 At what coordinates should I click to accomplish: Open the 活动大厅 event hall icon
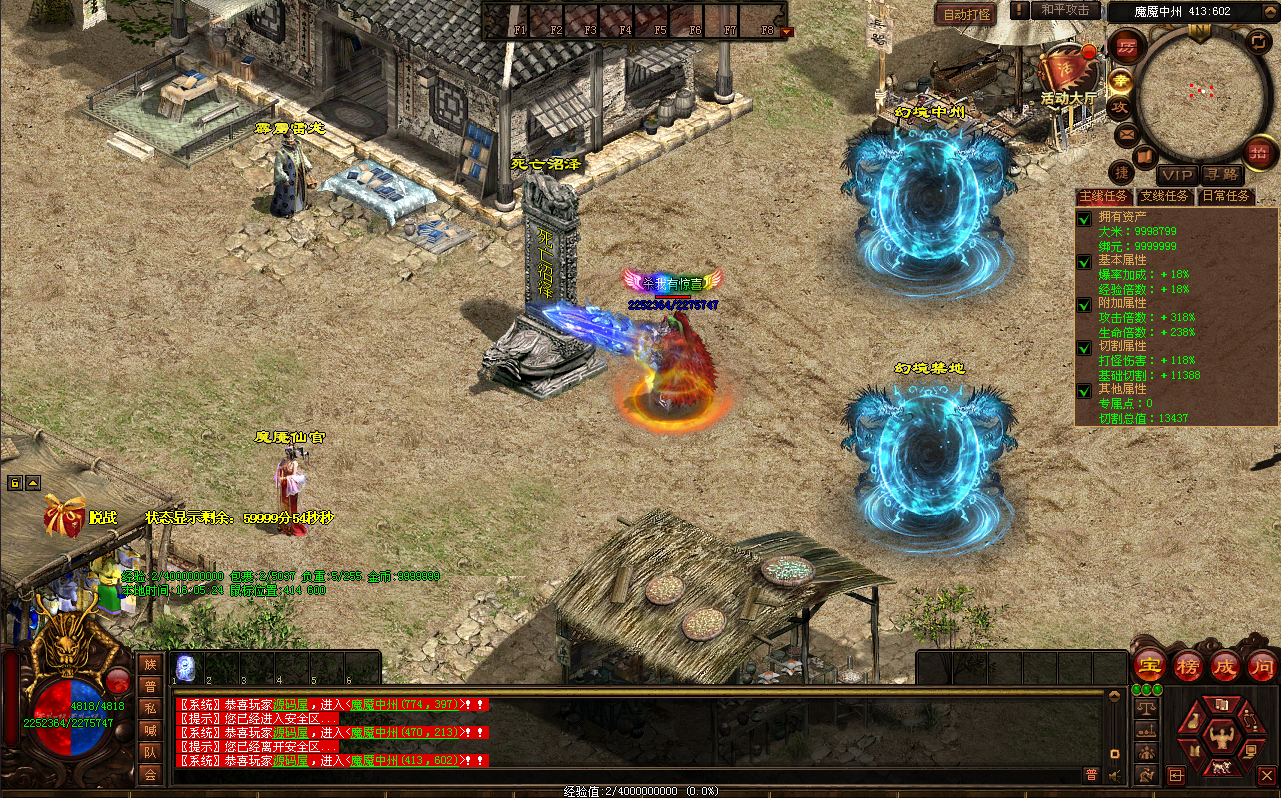point(1068,74)
